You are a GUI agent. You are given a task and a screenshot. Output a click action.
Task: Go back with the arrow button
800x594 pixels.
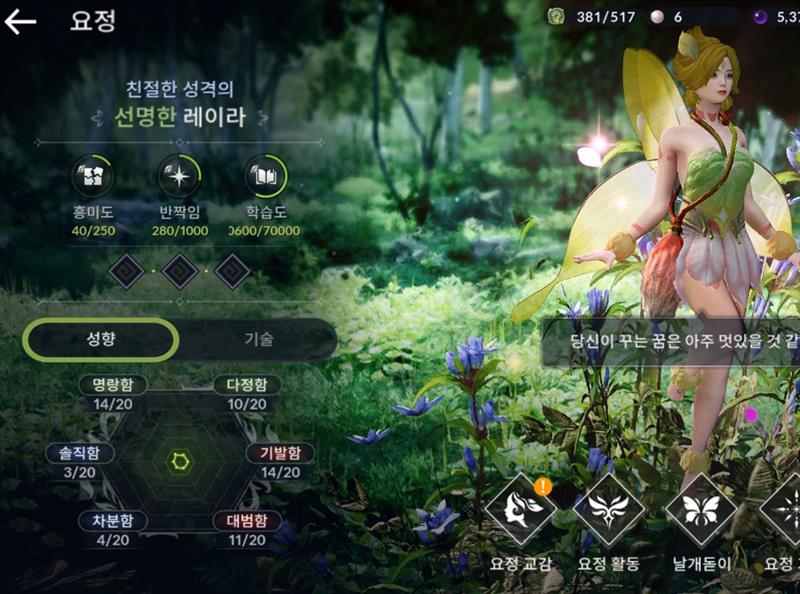click(x=20, y=22)
